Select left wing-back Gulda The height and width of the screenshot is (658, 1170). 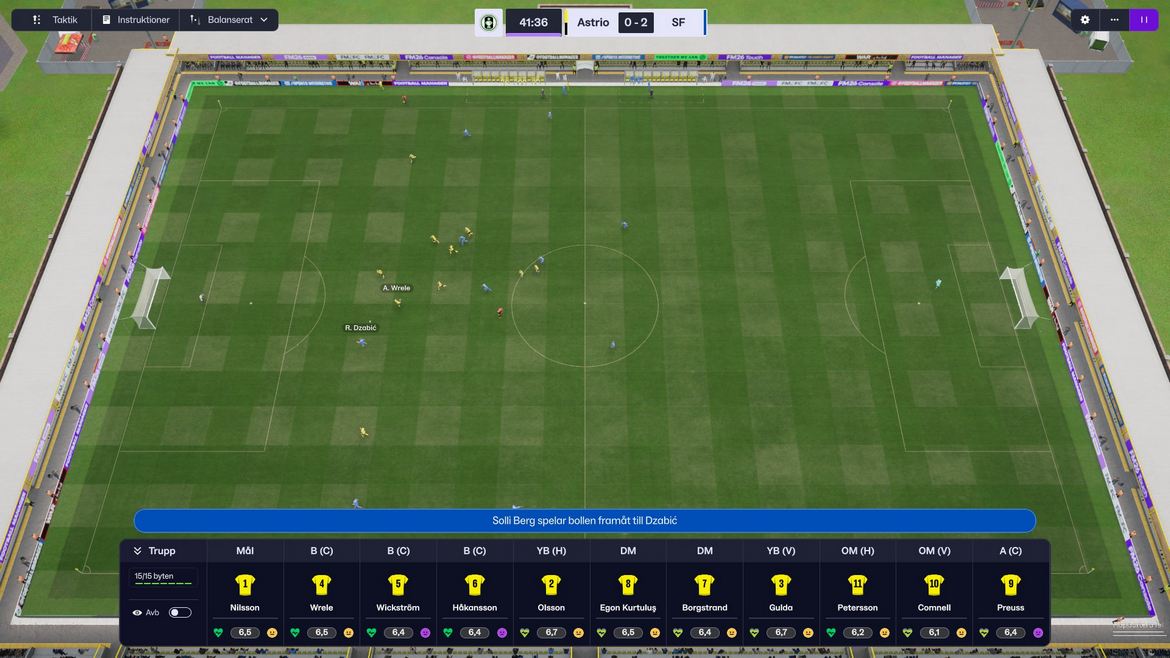click(781, 593)
